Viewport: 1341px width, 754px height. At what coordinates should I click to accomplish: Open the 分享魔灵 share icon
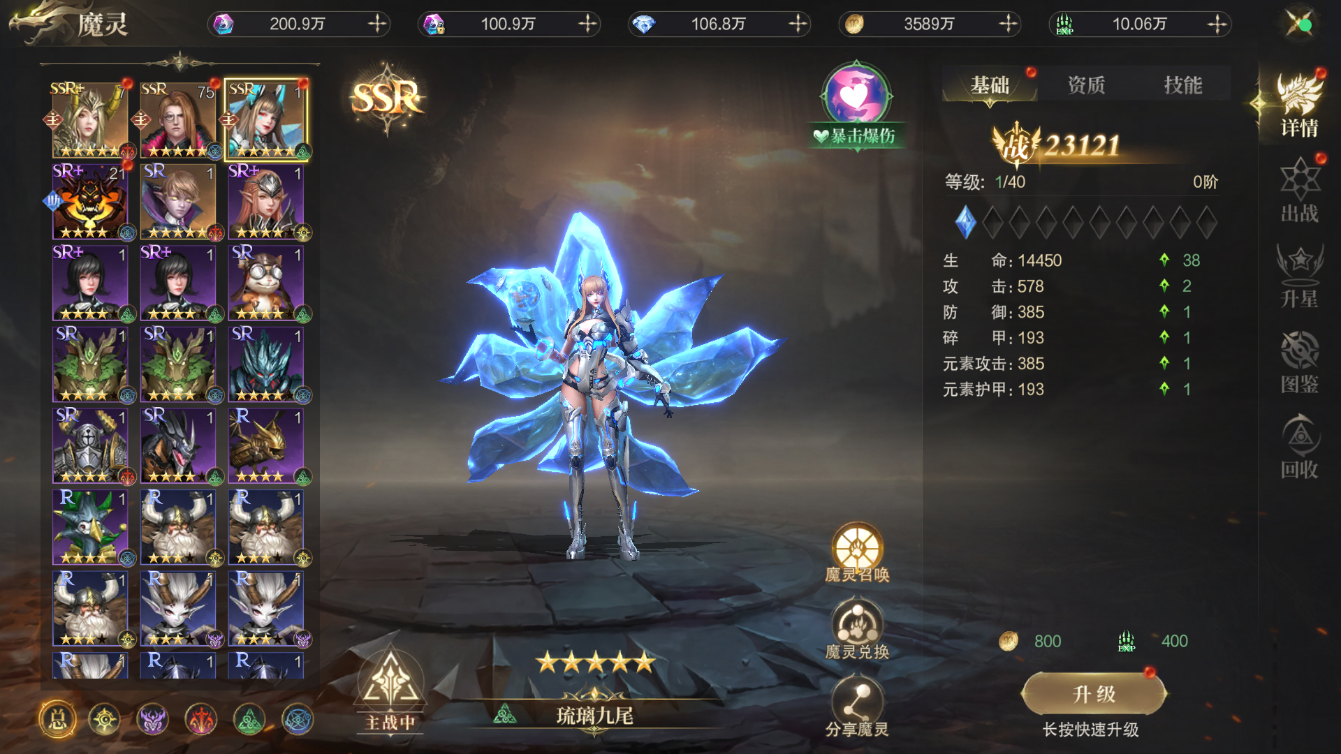coord(857,700)
